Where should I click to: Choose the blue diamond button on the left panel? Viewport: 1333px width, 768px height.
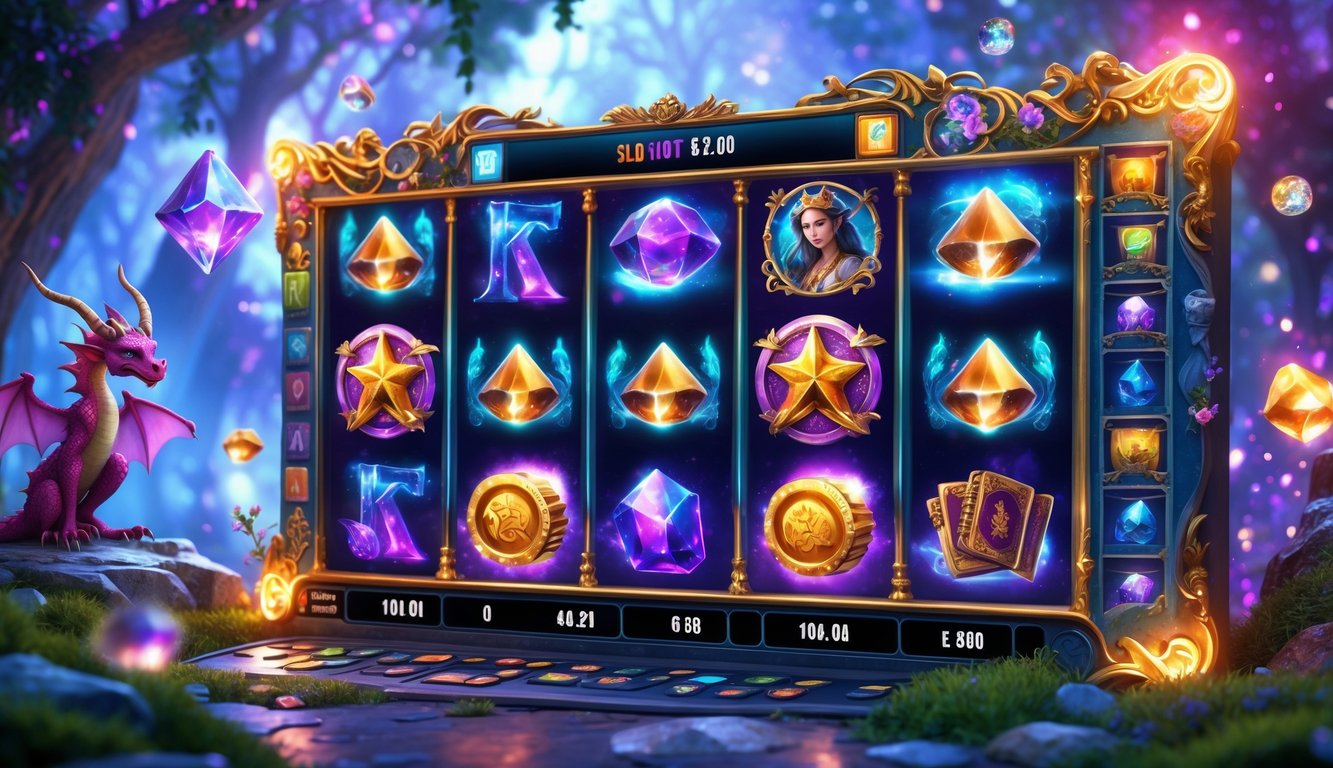tap(298, 346)
